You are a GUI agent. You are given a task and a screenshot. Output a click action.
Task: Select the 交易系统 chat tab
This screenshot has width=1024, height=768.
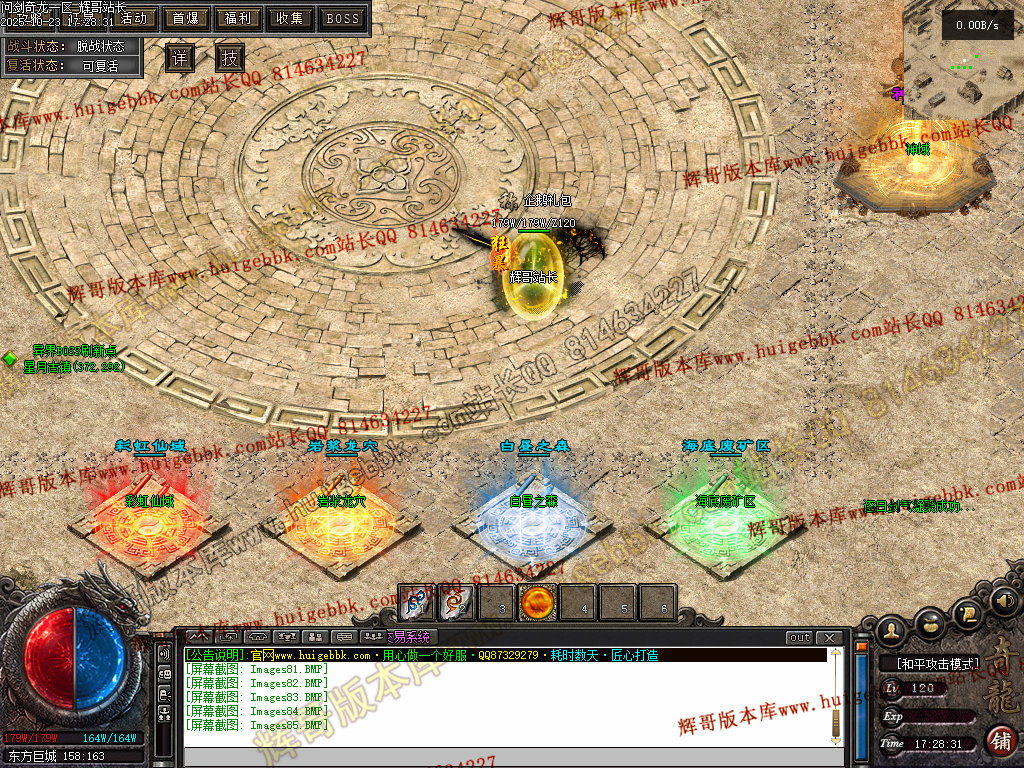[x=409, y=637]
